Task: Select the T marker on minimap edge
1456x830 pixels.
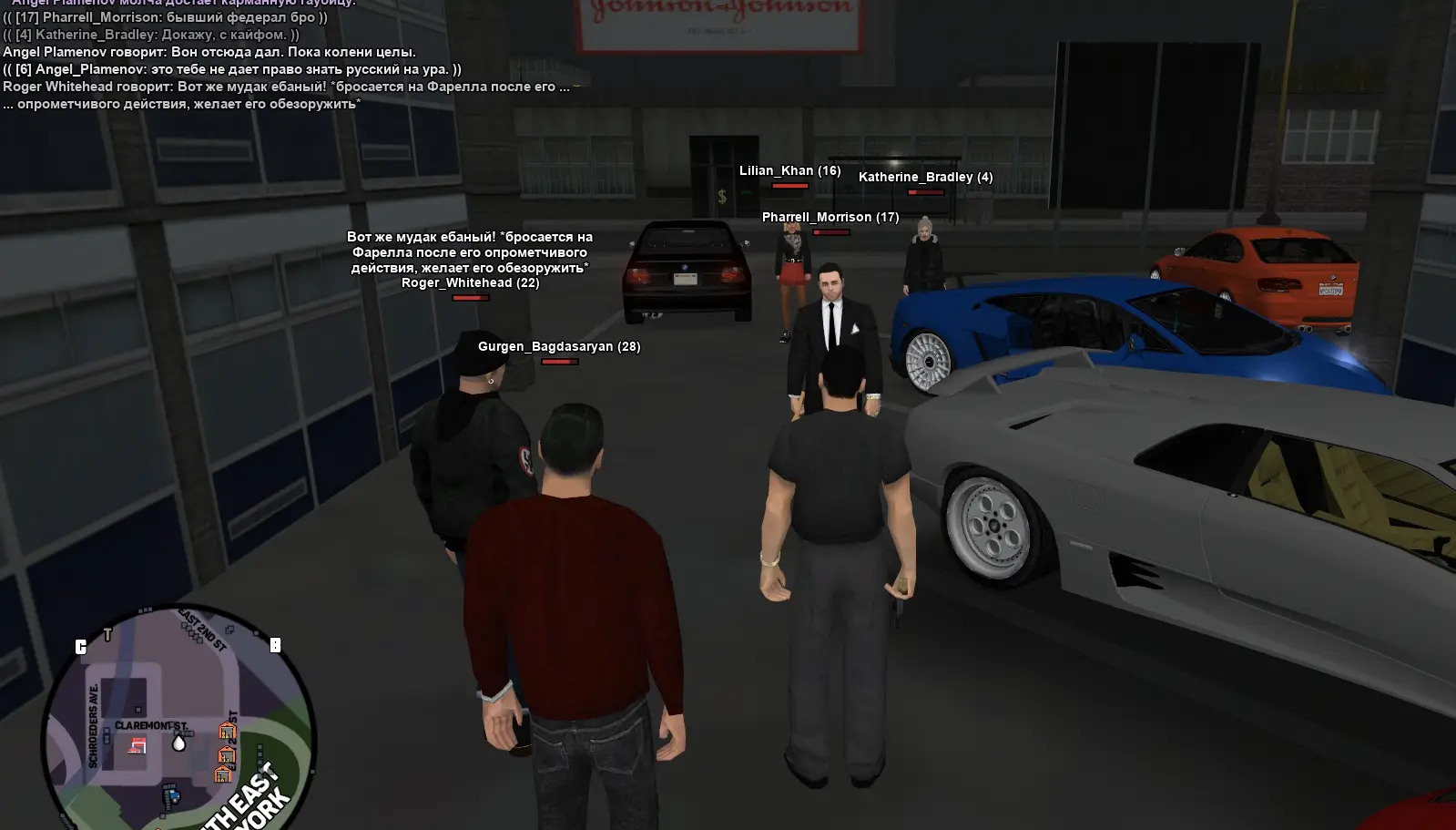Action: [107, 634]
